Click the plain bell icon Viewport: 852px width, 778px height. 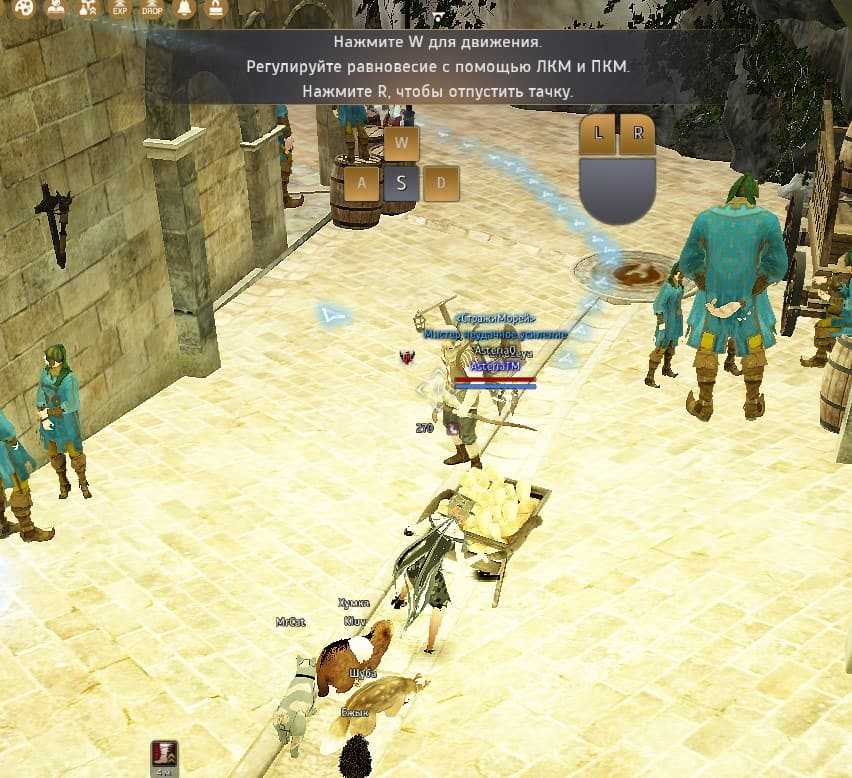tap(184, 9)
